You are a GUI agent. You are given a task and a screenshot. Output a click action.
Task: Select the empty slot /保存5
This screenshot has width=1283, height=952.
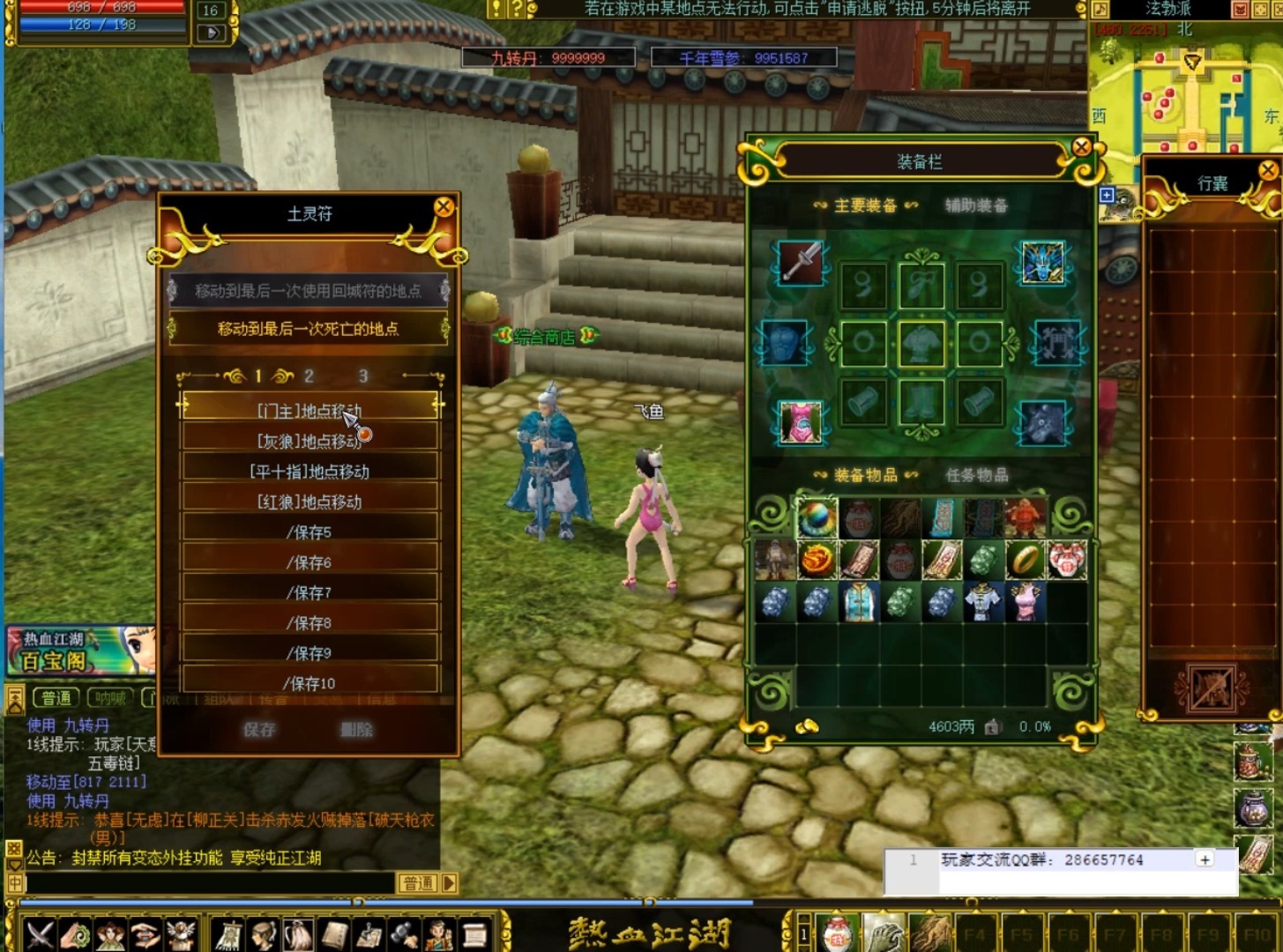coord(310,532)
